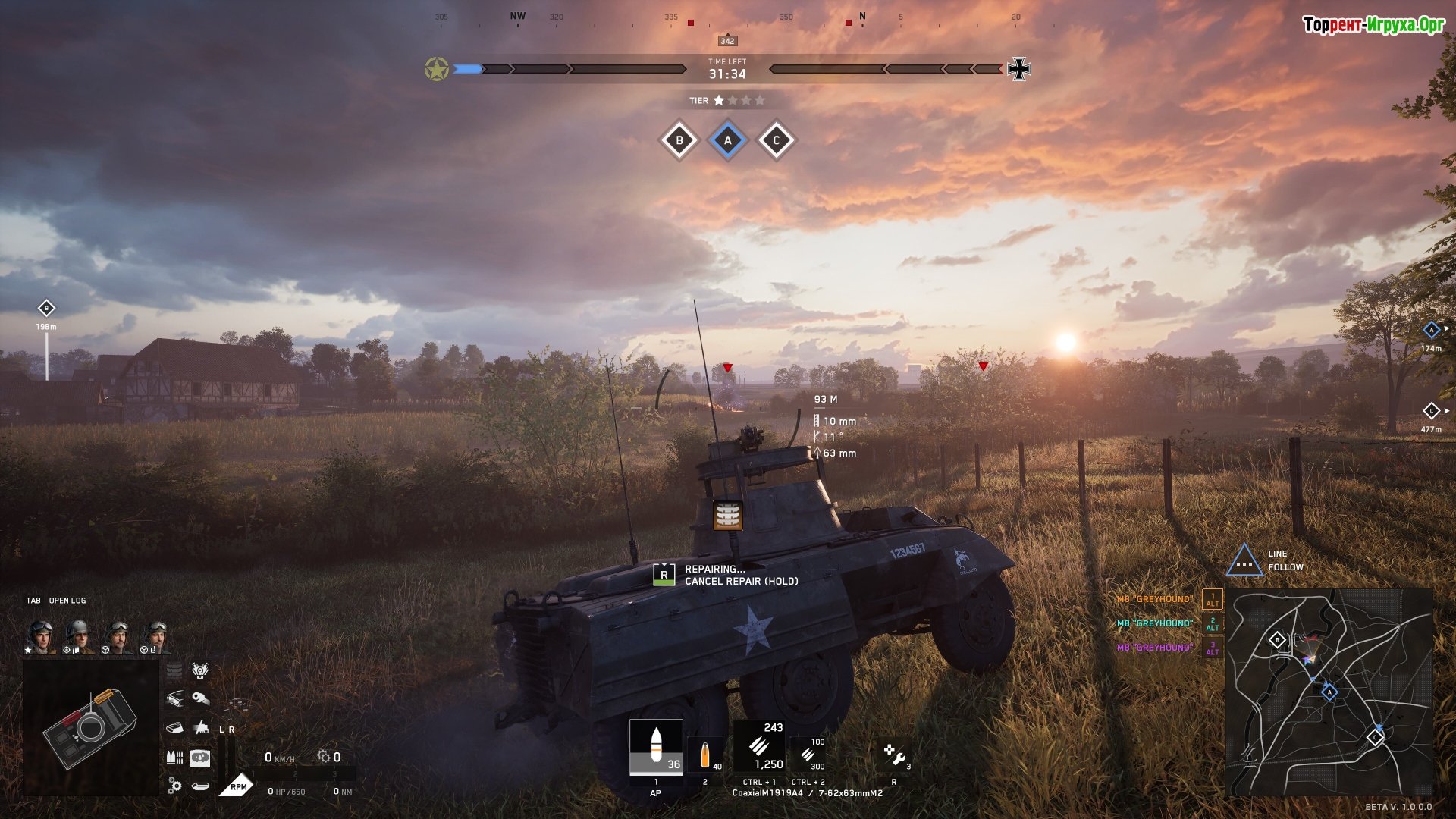Screen dimensions: 1456x819
Task: Open the vehicle damage diagram panel
Action: [x=90, y=728]
